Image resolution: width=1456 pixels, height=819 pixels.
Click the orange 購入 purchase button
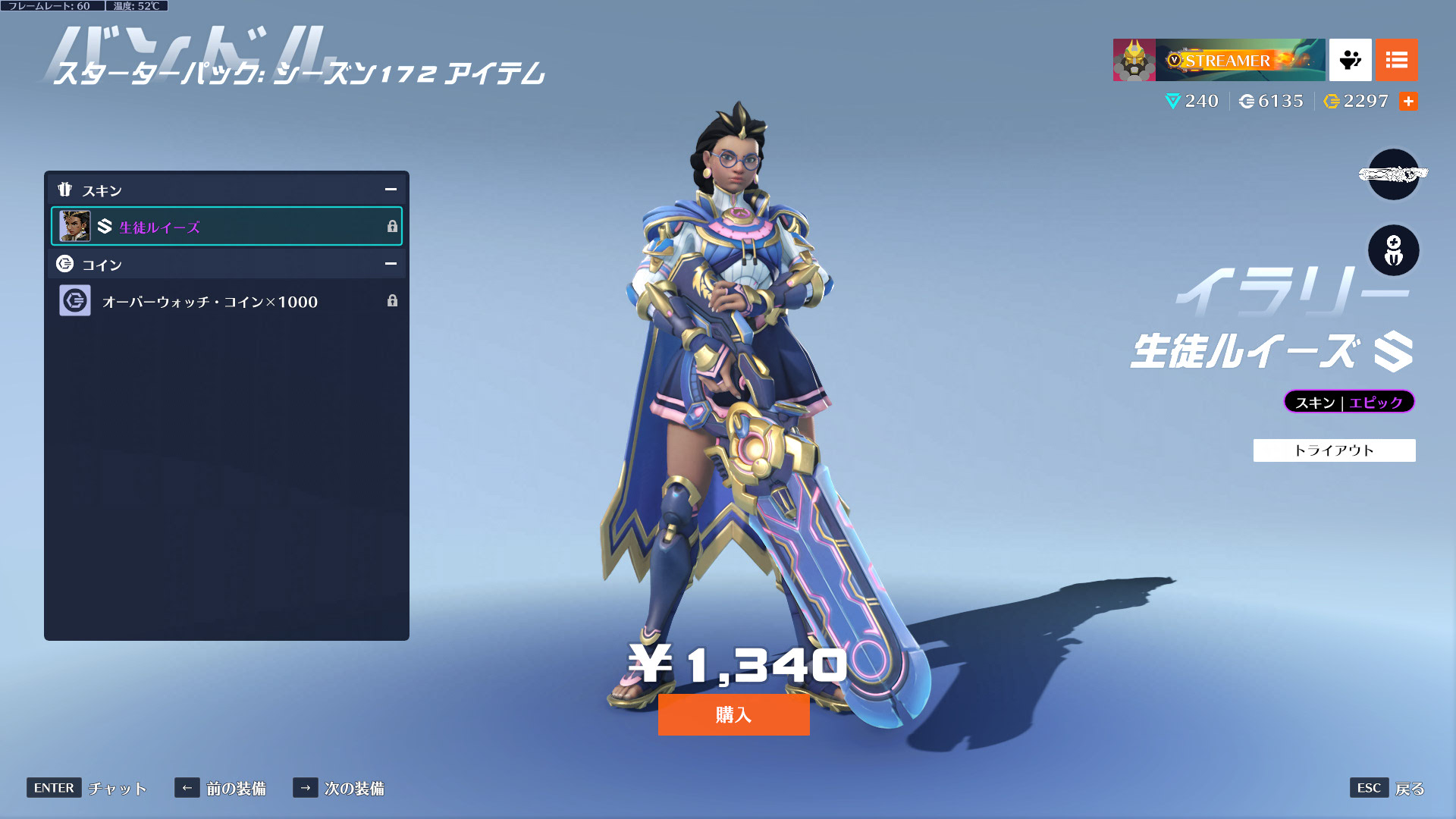(733, 714)
